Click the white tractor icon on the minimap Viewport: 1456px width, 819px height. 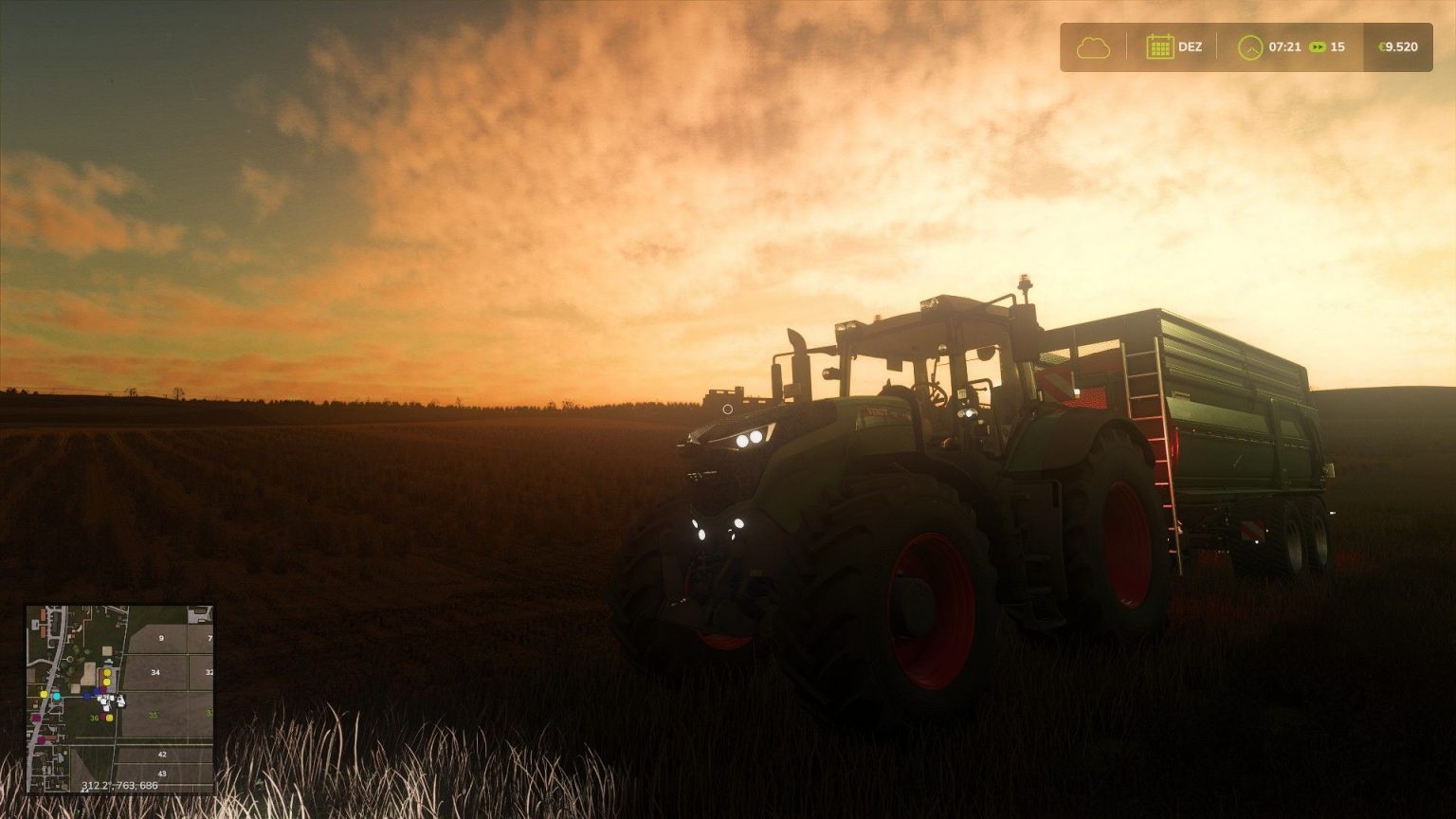click(120, 700)
